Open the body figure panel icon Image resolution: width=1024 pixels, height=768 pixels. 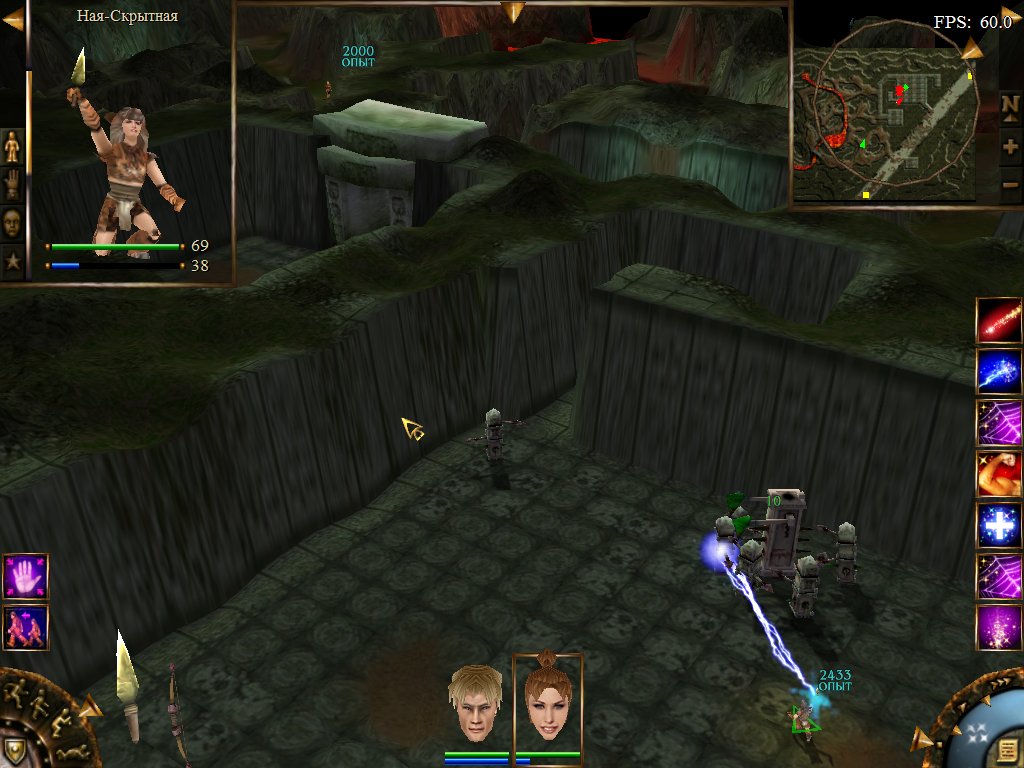pos(12,146)
